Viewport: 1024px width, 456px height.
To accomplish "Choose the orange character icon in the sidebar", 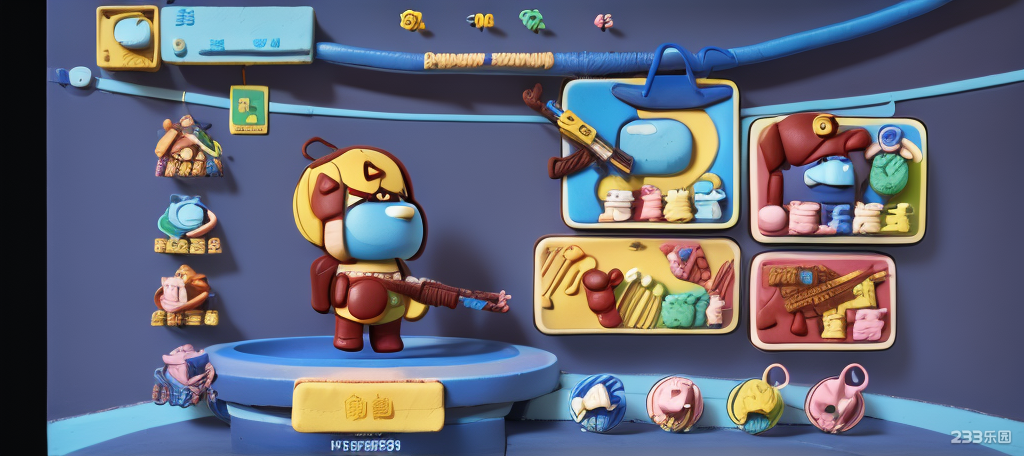I will point(183,293).
